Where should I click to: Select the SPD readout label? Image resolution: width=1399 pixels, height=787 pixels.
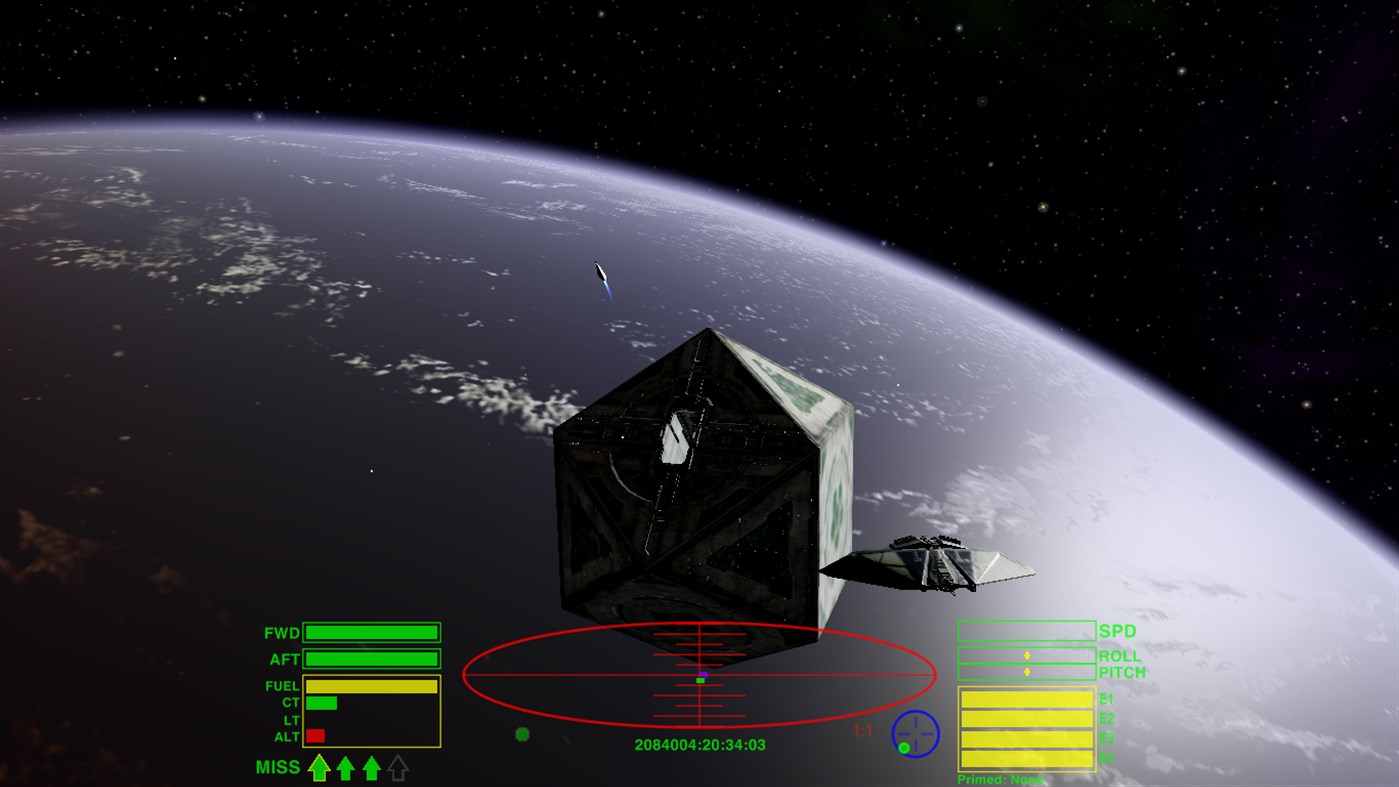tap(1119, 631)
